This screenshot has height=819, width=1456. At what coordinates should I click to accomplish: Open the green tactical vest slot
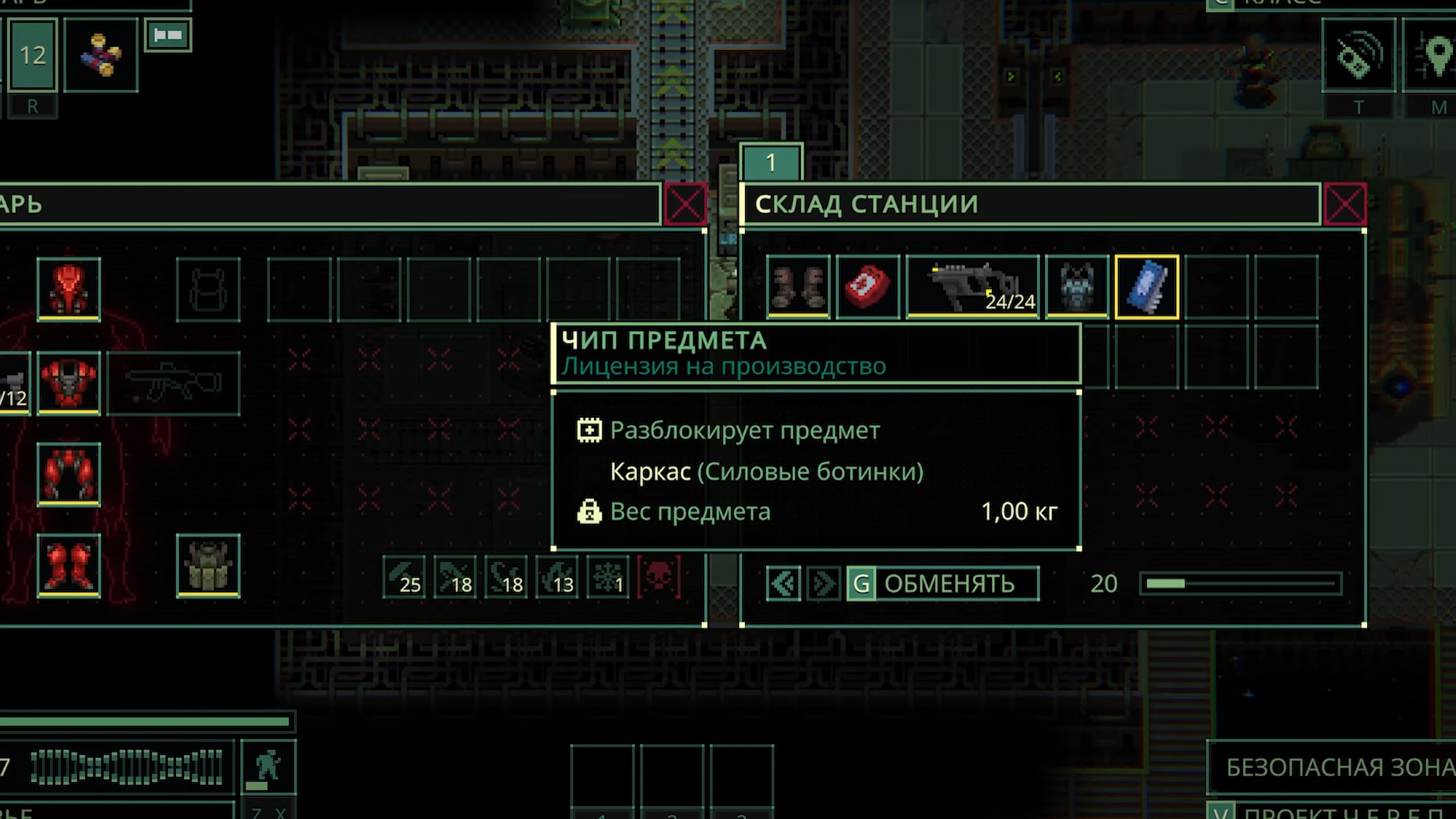pos(208,565)
